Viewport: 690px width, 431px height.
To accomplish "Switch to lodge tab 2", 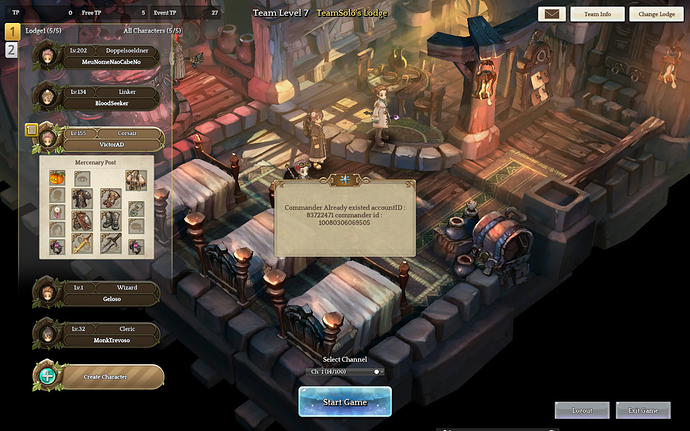I will coord(11,50).
